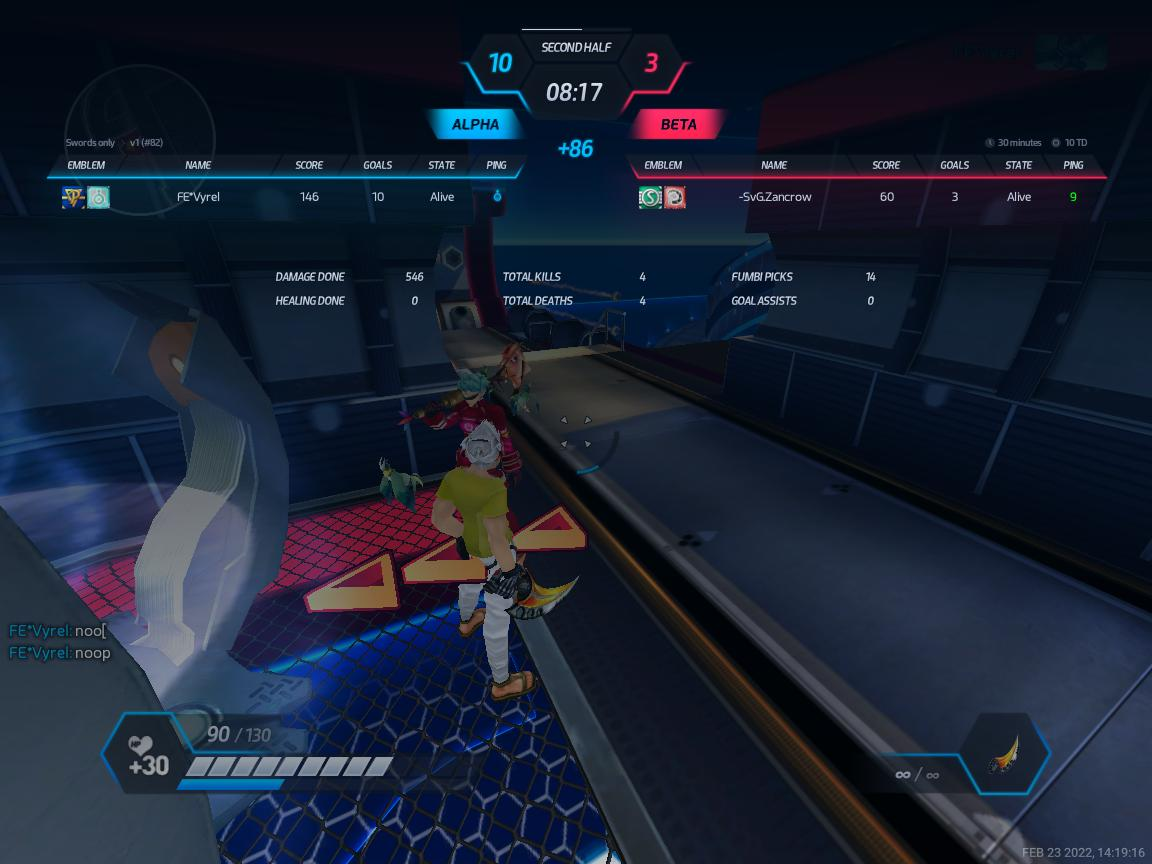Click -SvG.Zancrow's green clan emblem

coord(650,197)
